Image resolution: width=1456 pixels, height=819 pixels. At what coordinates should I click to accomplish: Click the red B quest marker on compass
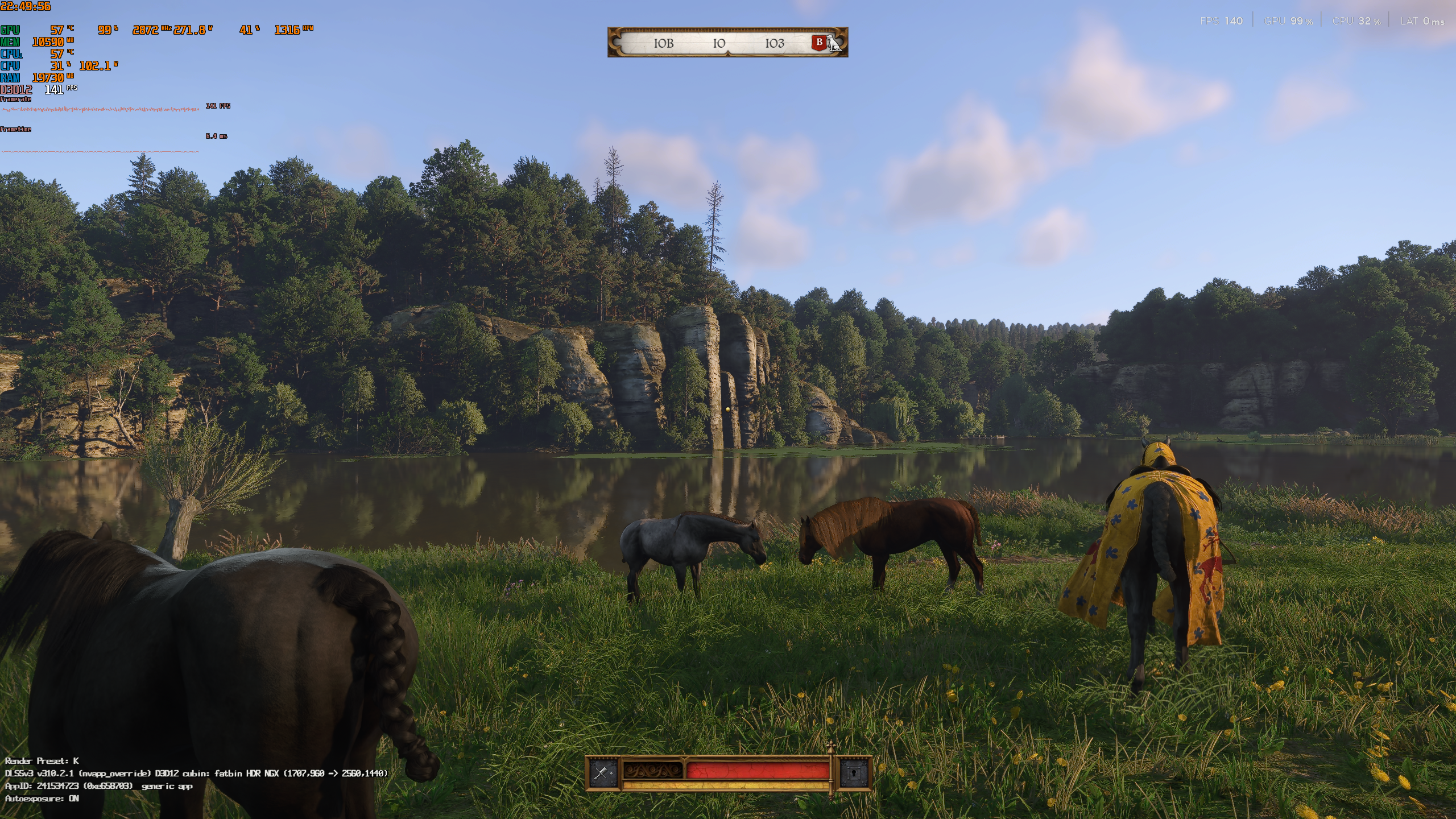[x=819, y=42]
